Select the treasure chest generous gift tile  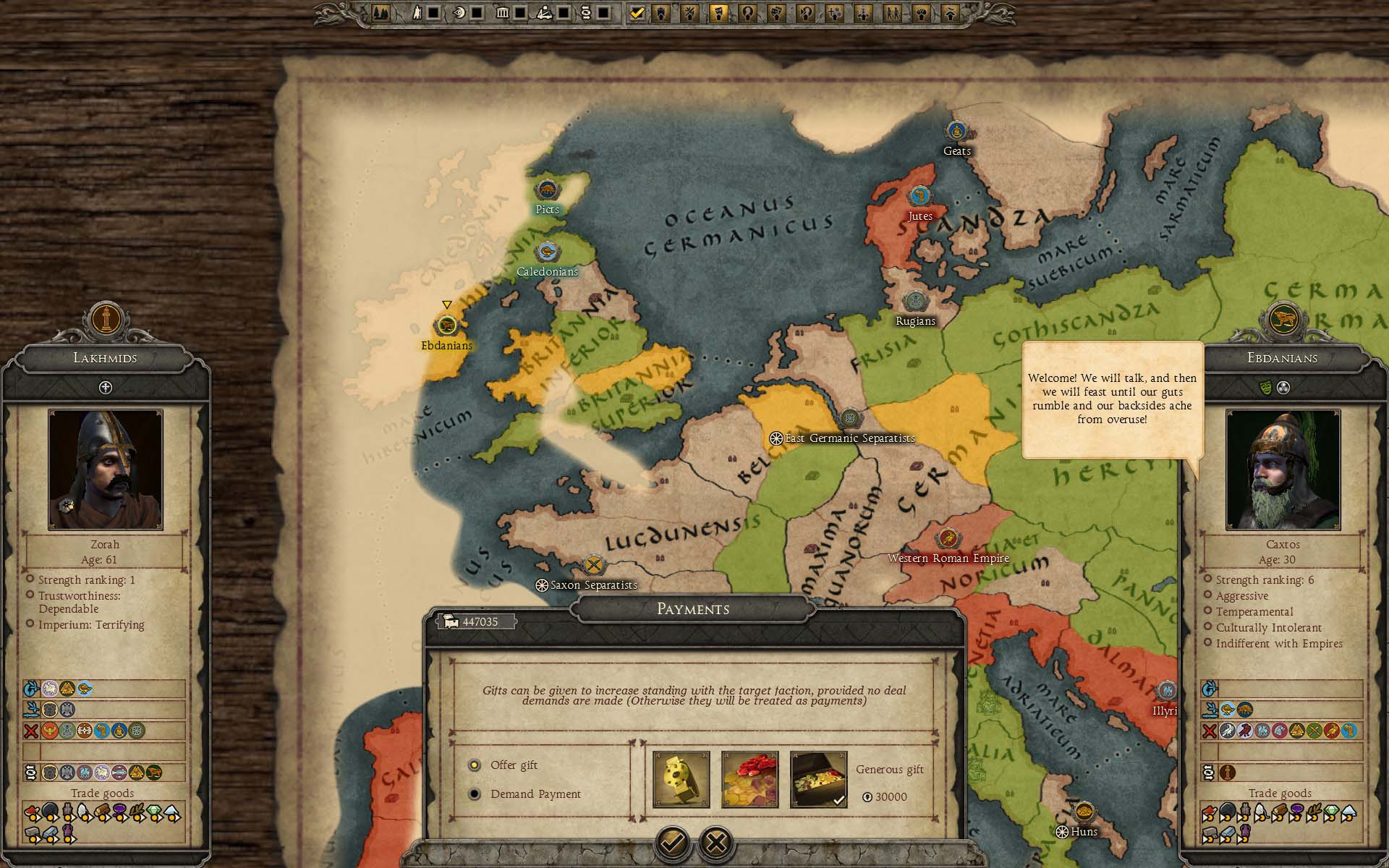tap(818, 779)
